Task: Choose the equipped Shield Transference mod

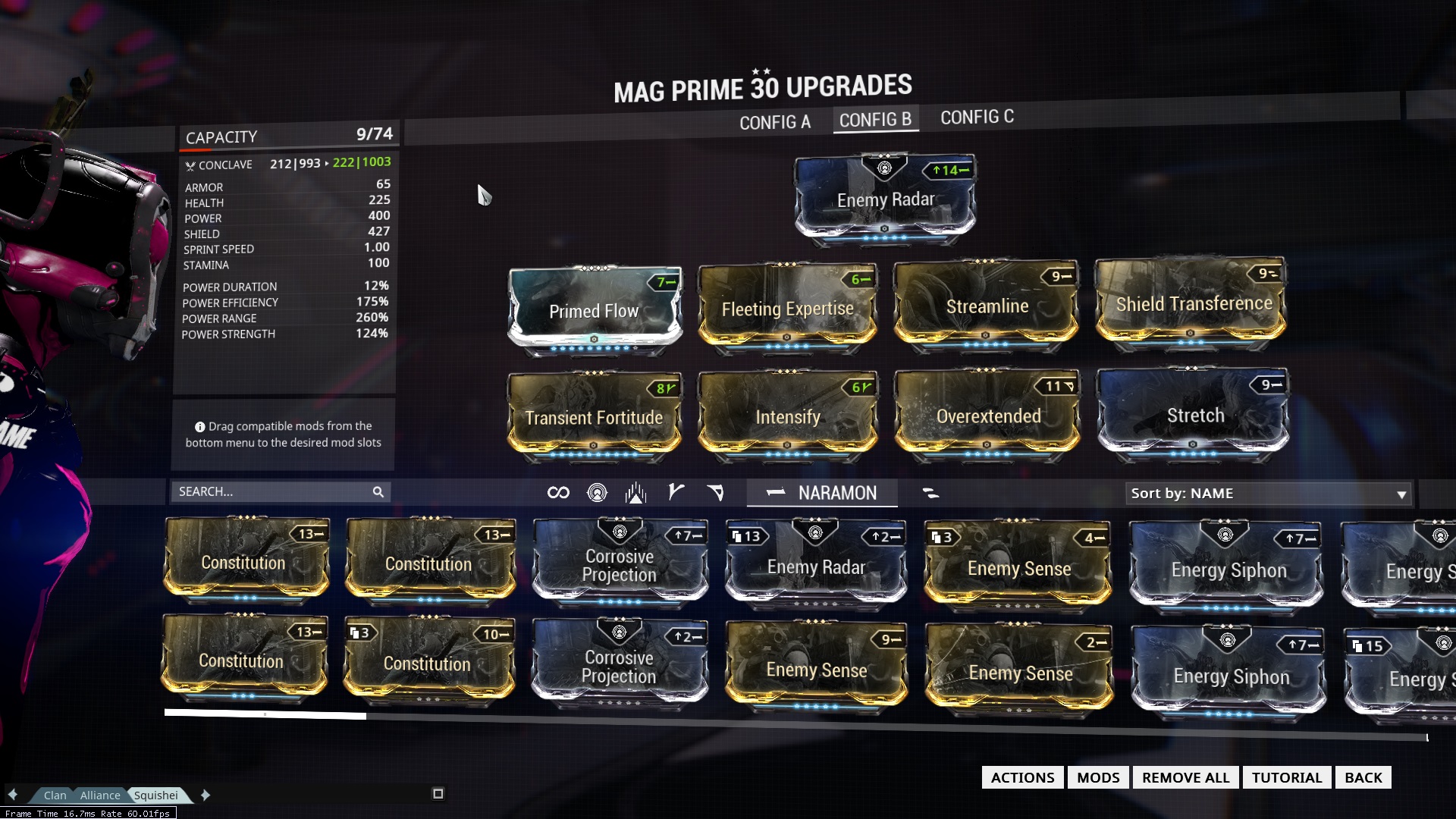Action: (1193, 304)
